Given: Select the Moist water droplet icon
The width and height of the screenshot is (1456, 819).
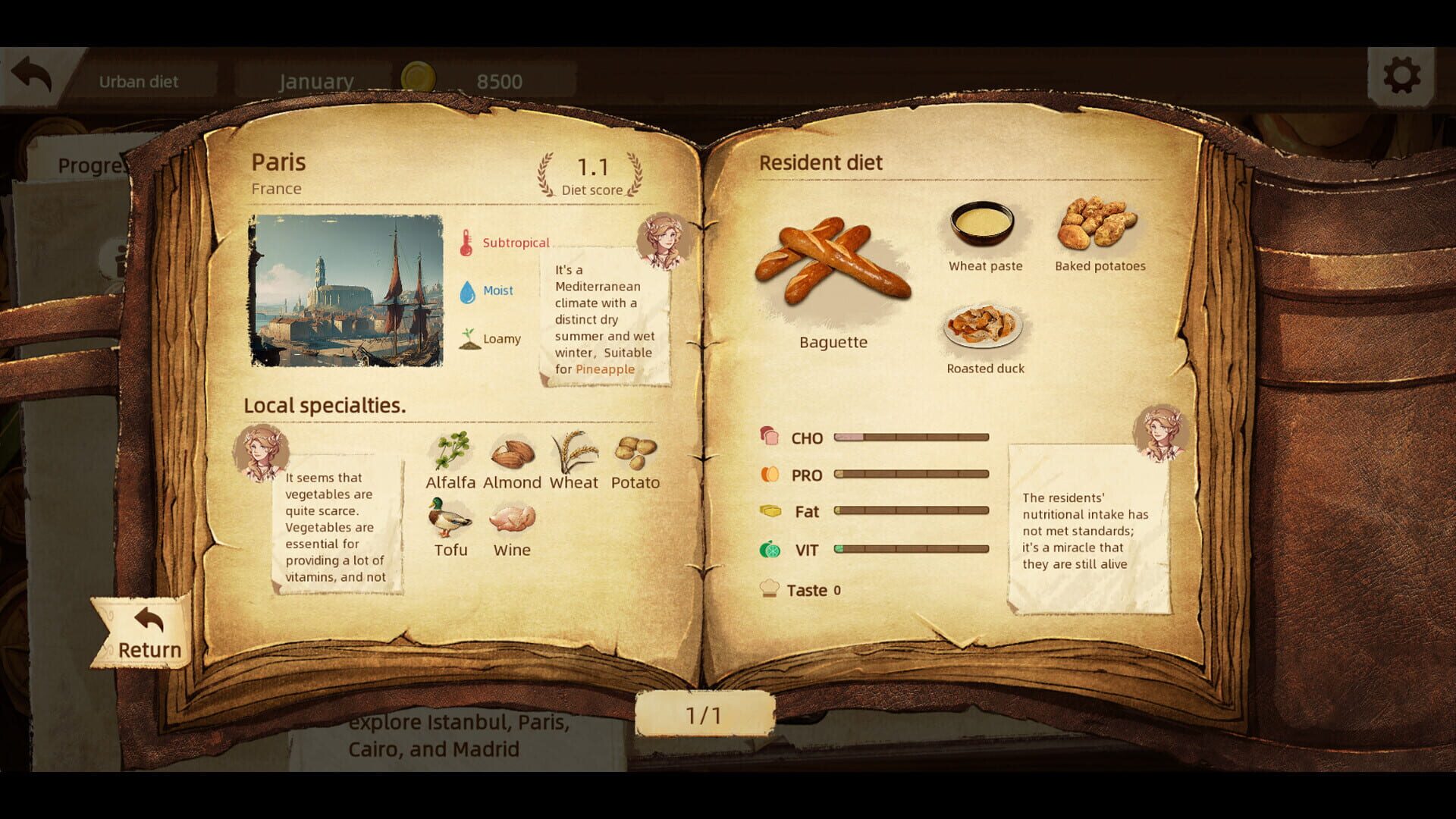Looking at the screenshot, I should click(468, 290).
